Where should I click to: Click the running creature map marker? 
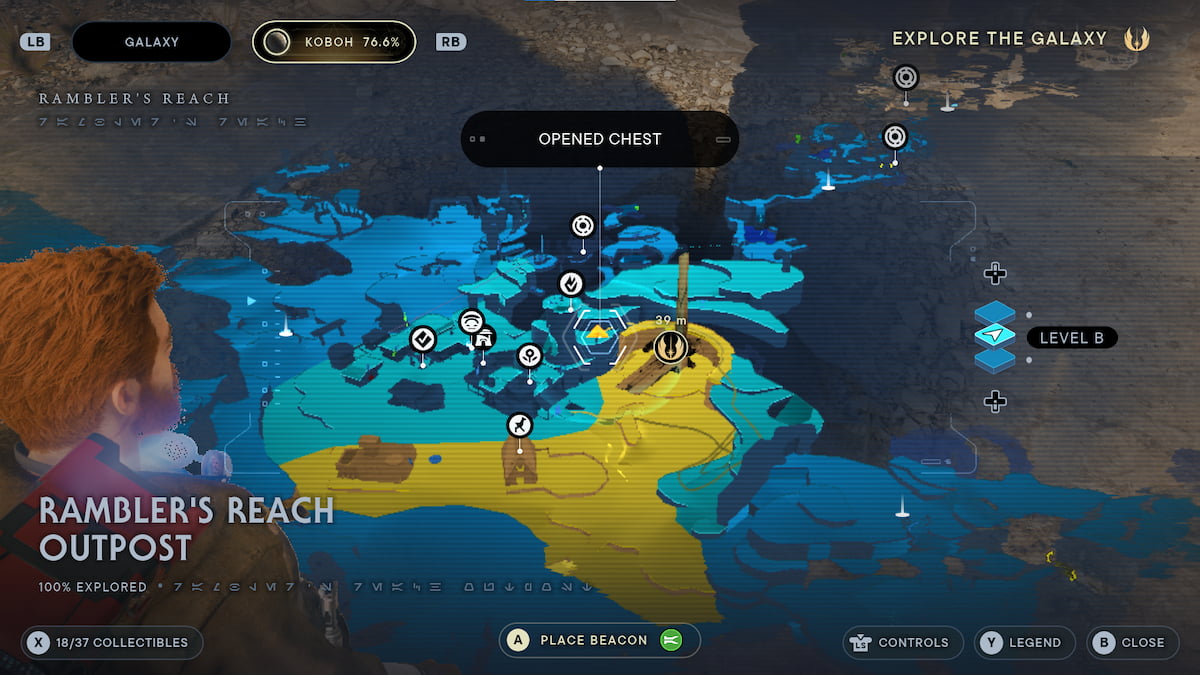pyautogui.click(x=519, y=426)
